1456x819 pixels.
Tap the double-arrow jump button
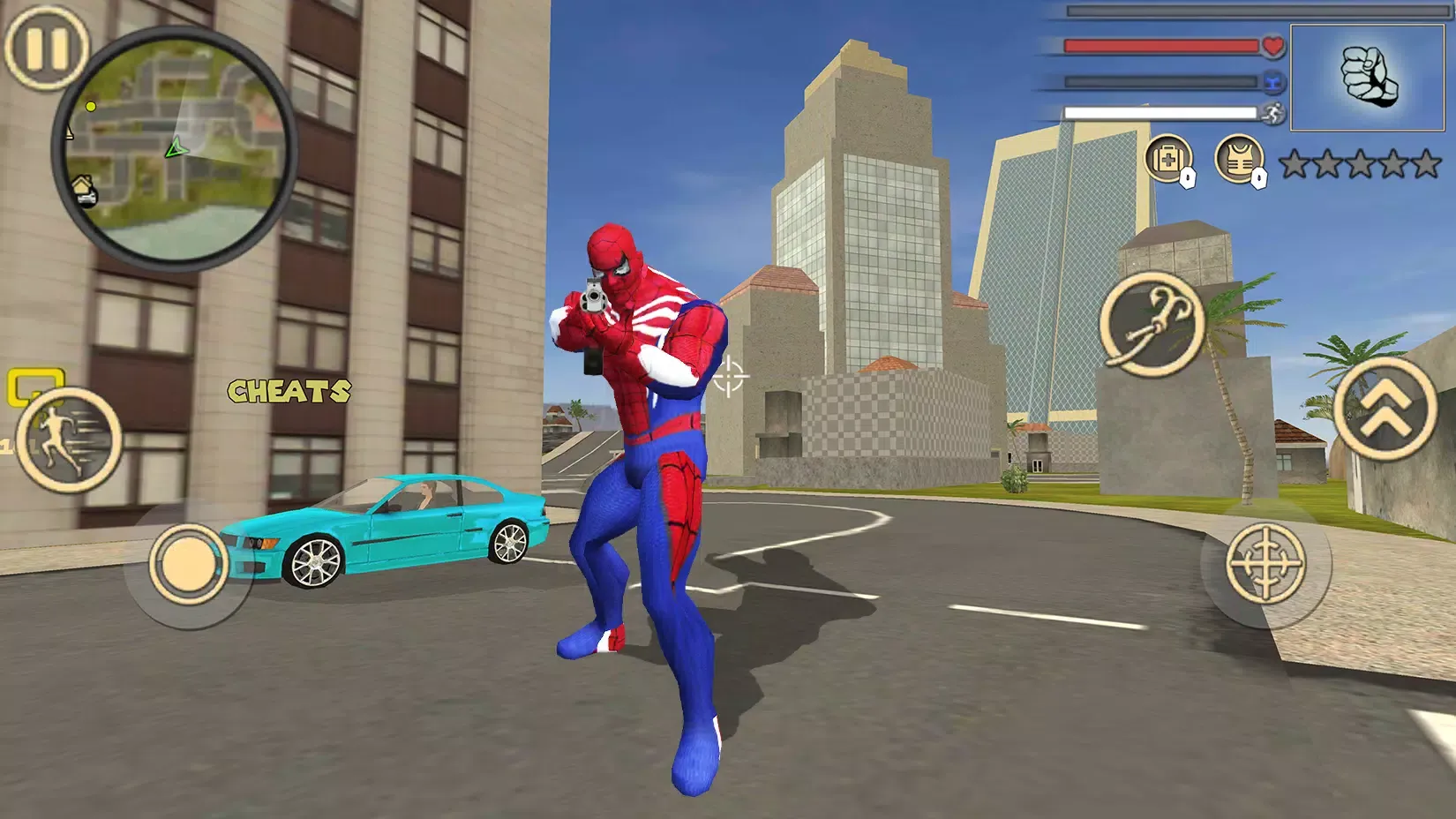pos(1385,408)
